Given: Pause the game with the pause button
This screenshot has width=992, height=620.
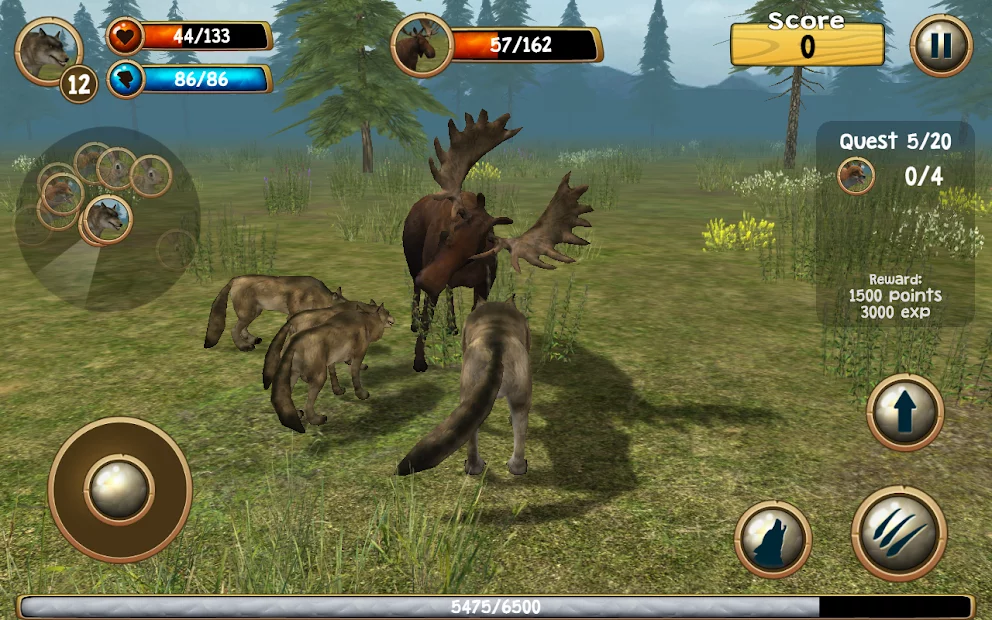Looking at the screenshot, I should click(x=941, y=46).
